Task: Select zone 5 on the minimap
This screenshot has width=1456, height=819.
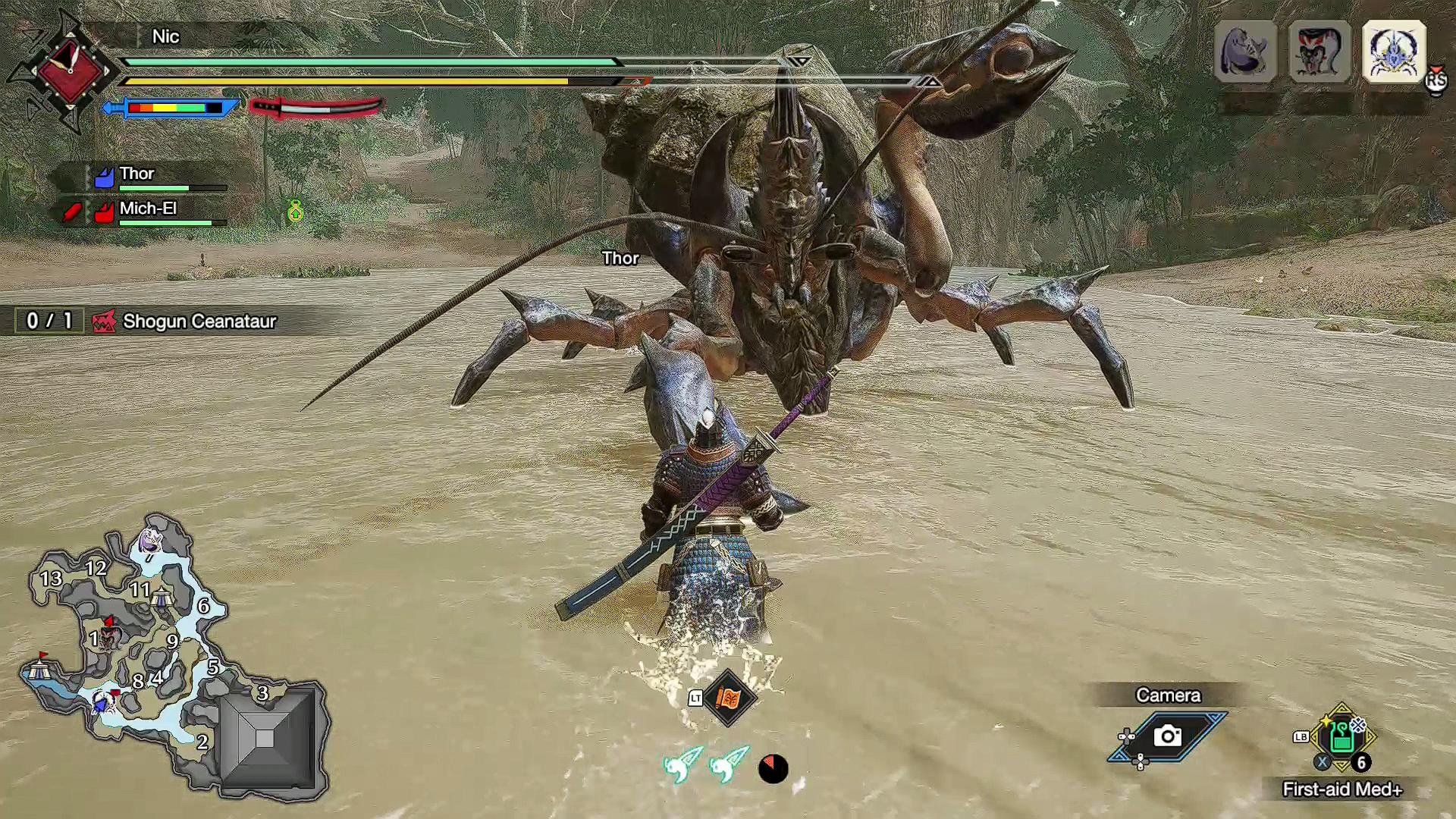Action: (213, 669)
